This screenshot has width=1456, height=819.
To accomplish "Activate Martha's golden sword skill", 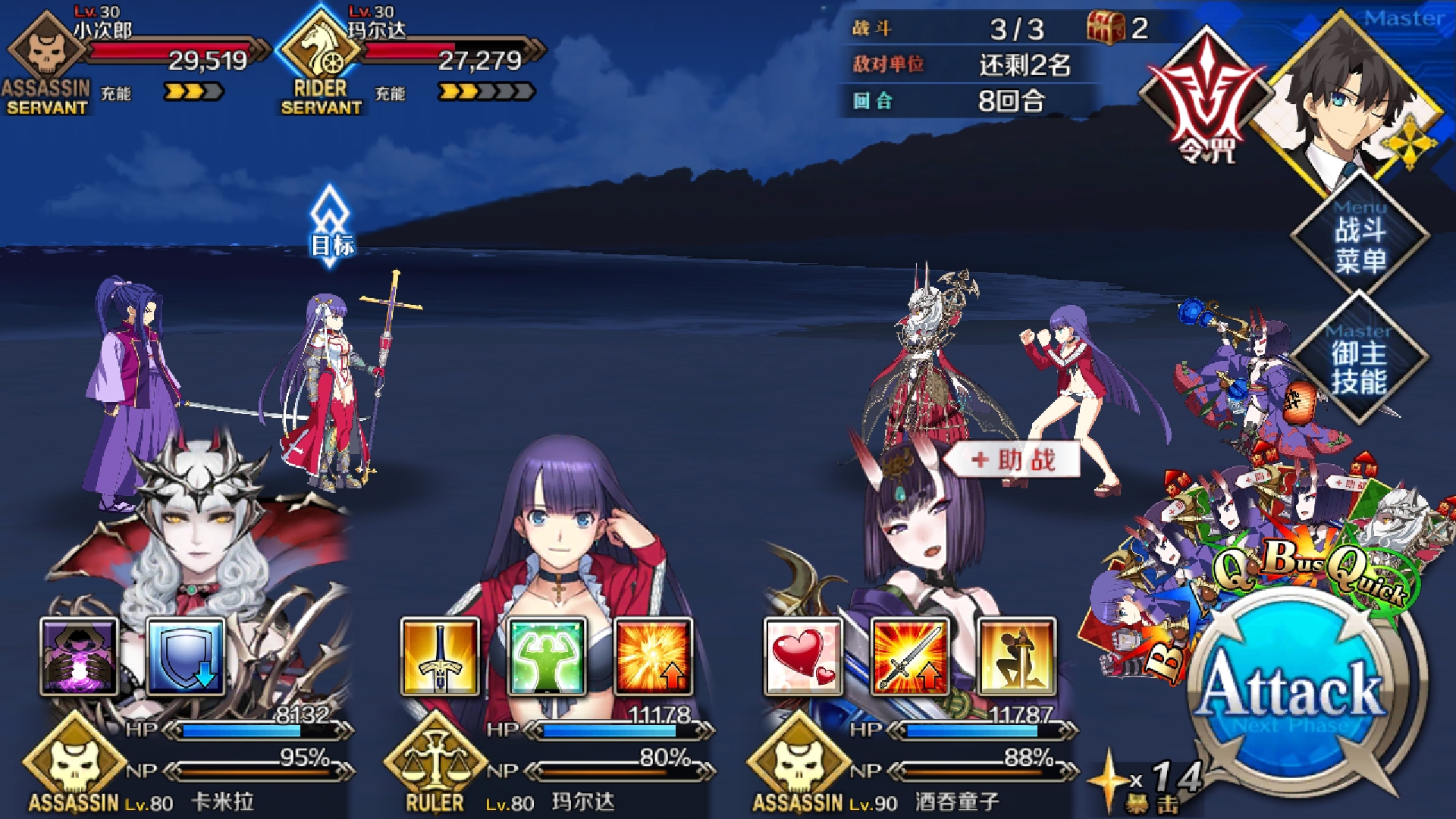I will [441, 657].
